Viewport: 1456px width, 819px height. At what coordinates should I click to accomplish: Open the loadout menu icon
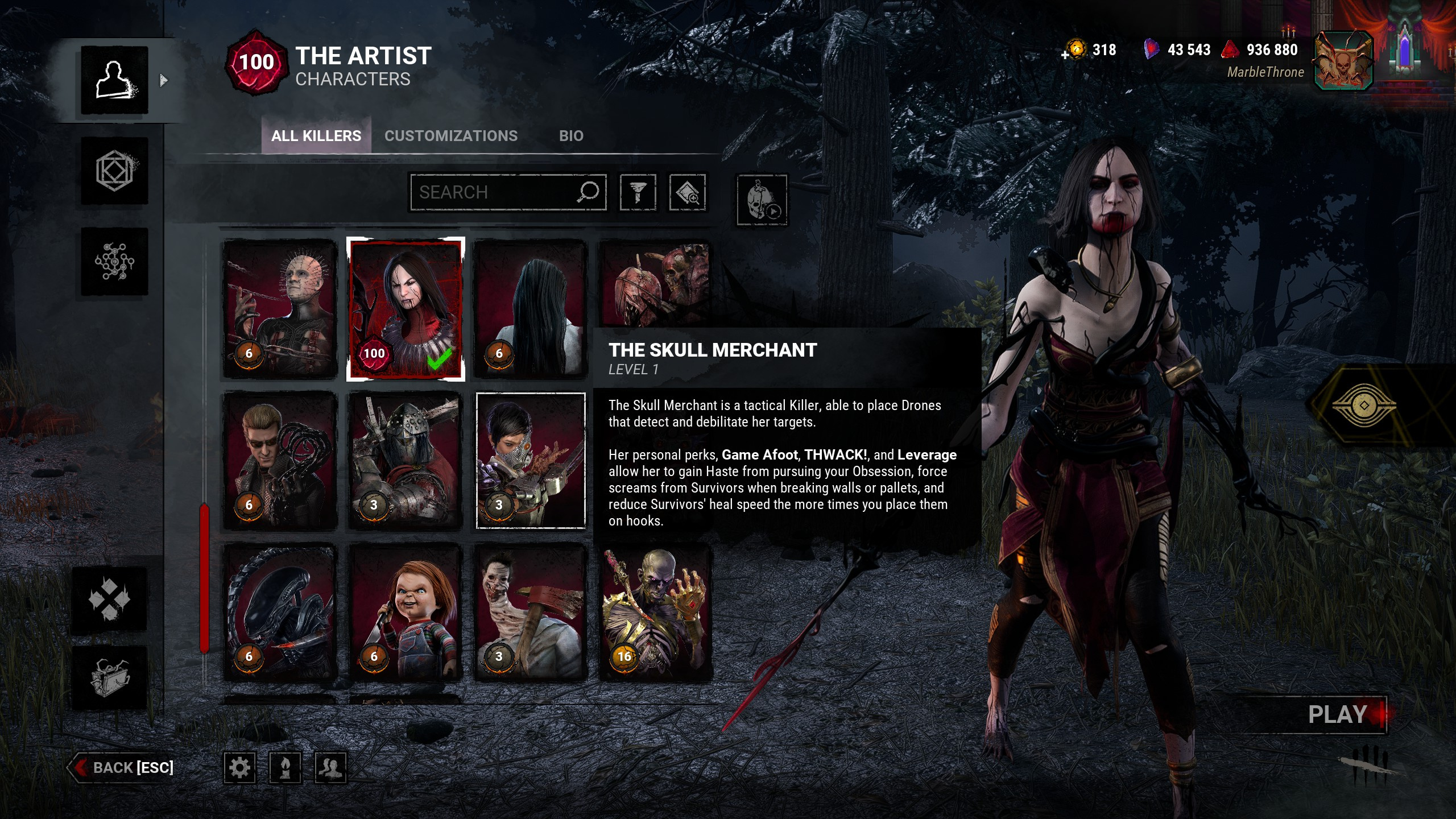point(114,171)
